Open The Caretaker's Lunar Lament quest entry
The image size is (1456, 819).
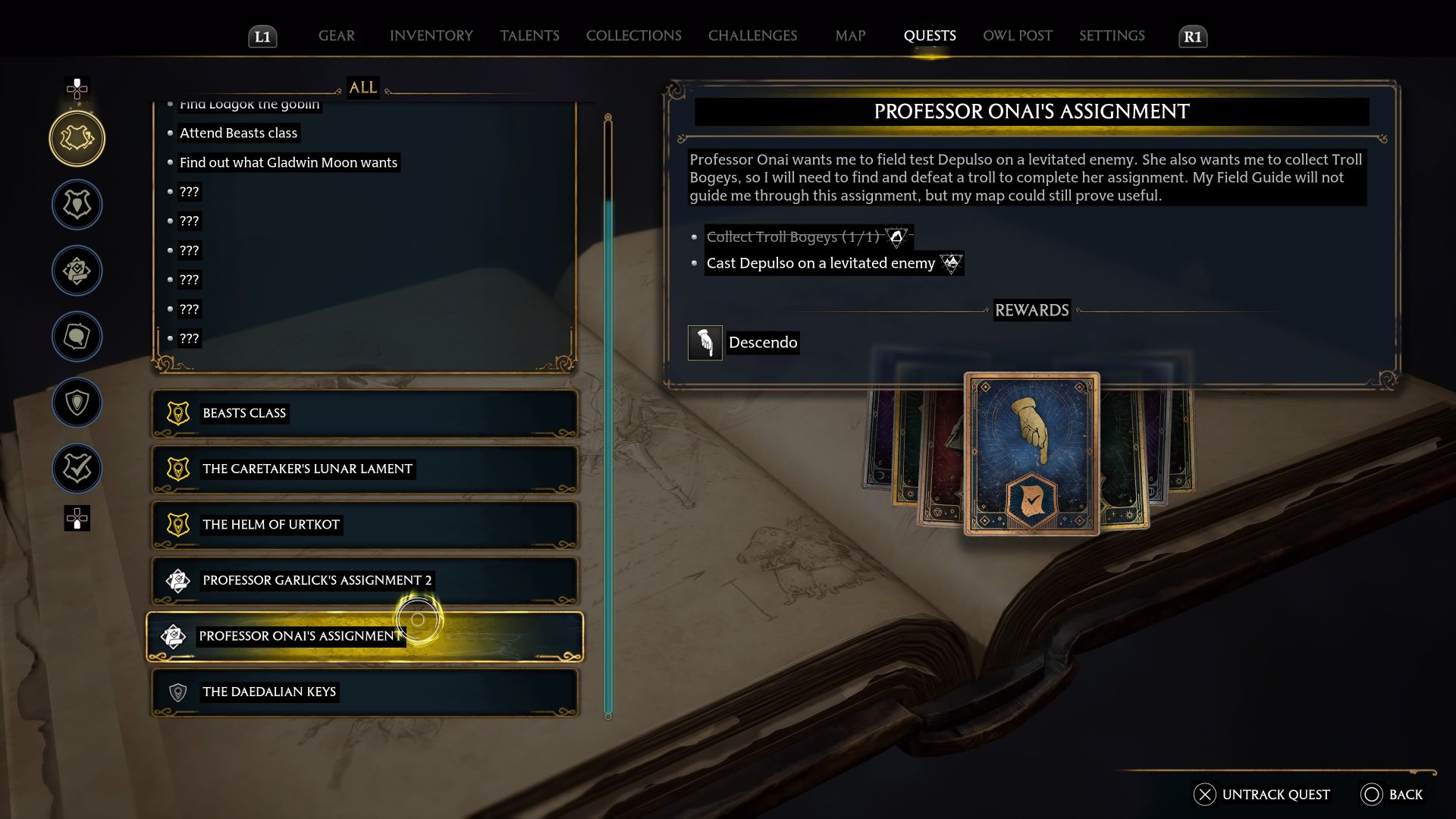(x=306, y=469)
